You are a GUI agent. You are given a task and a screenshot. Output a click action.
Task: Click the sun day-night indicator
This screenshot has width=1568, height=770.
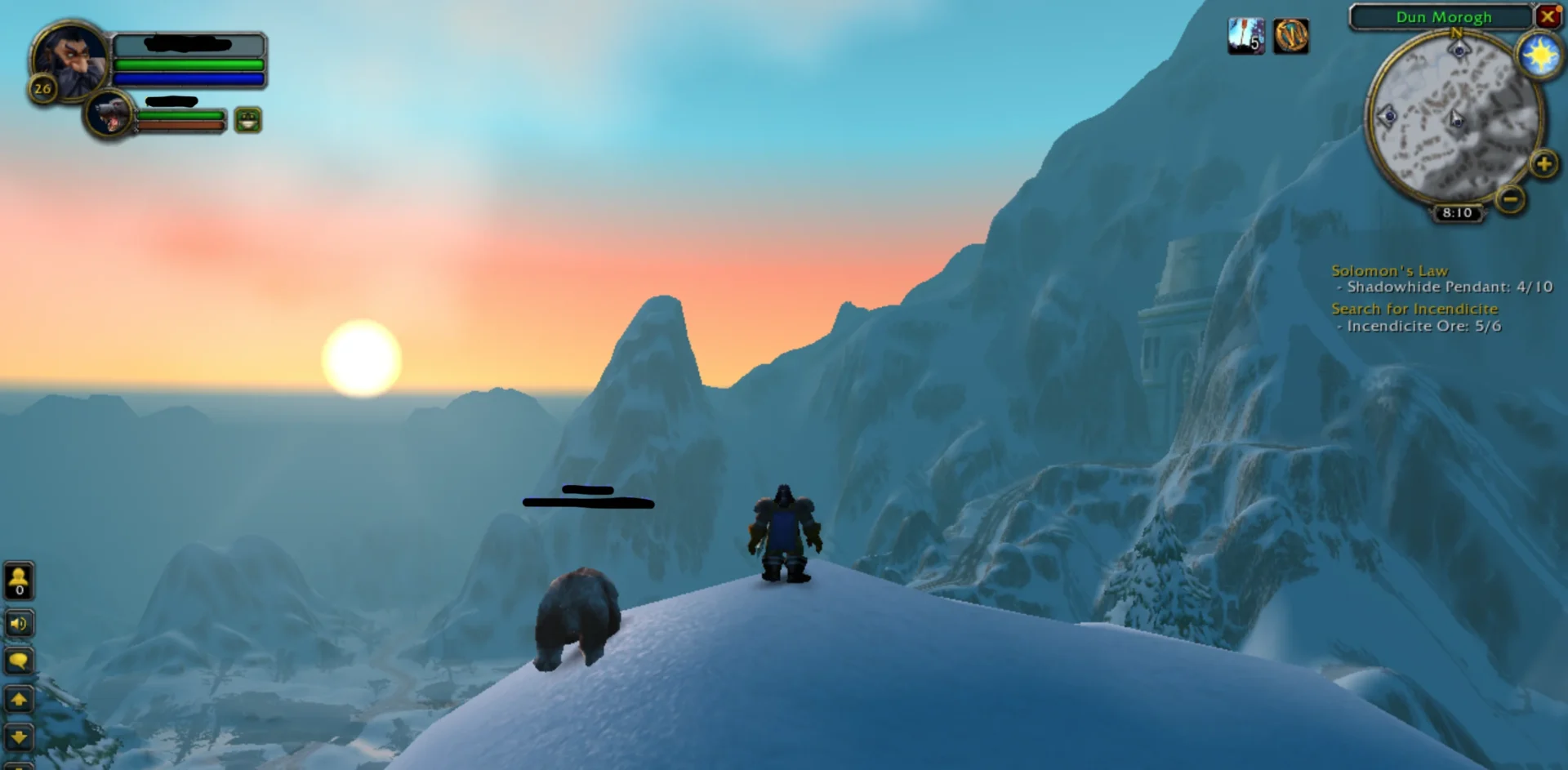[x=1539, y=56]
